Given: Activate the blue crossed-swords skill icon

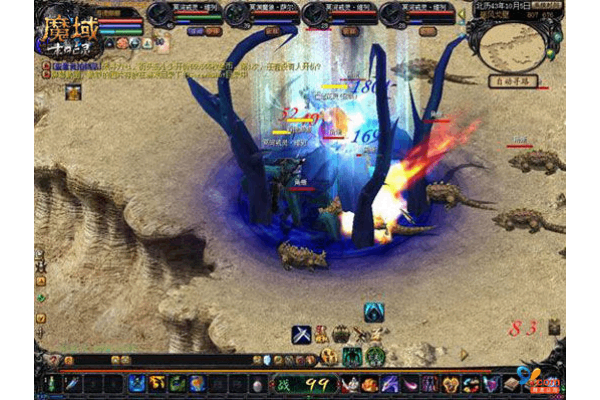Looking at the screenshot, I should (302, 334).
